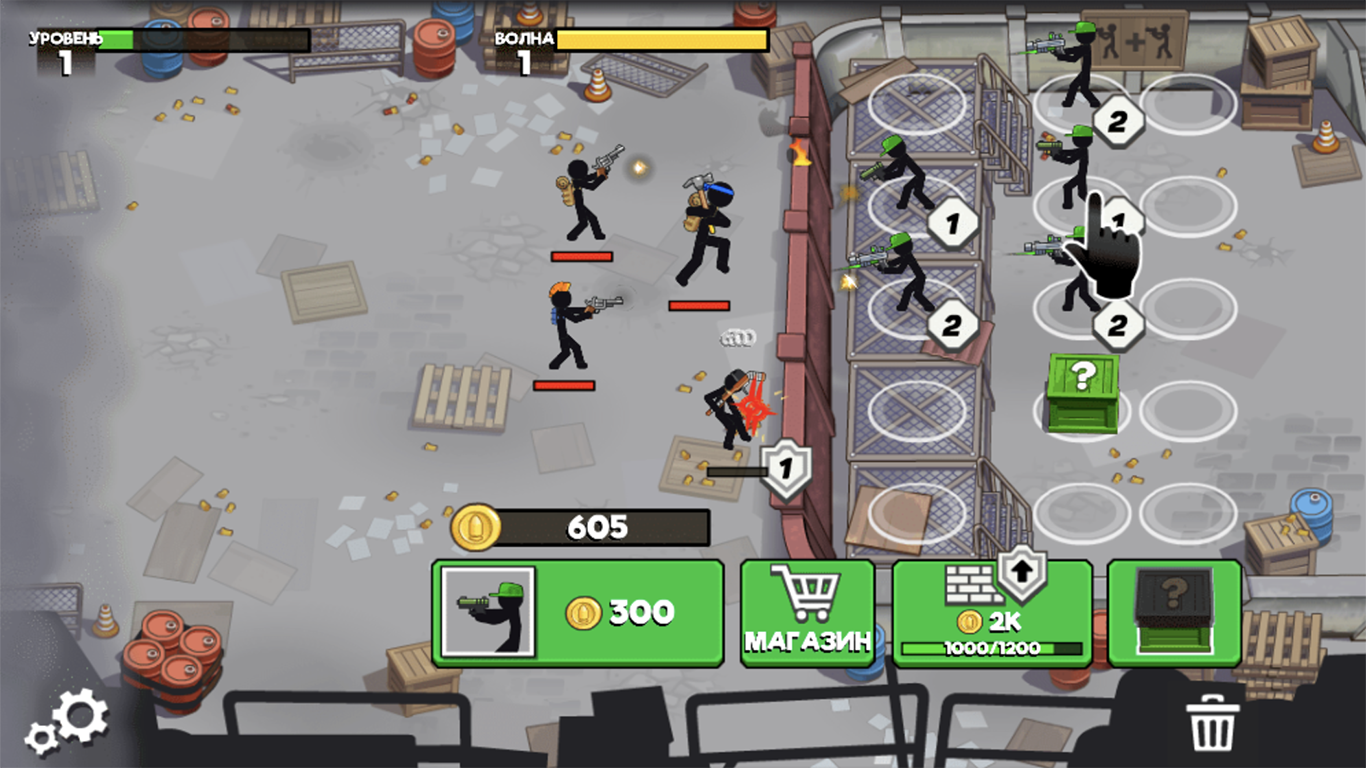The width and height of the screenshot is (1366, 768).
Task: Click the wall health bar showing 1000/1200
Action: tap(990, 648)
